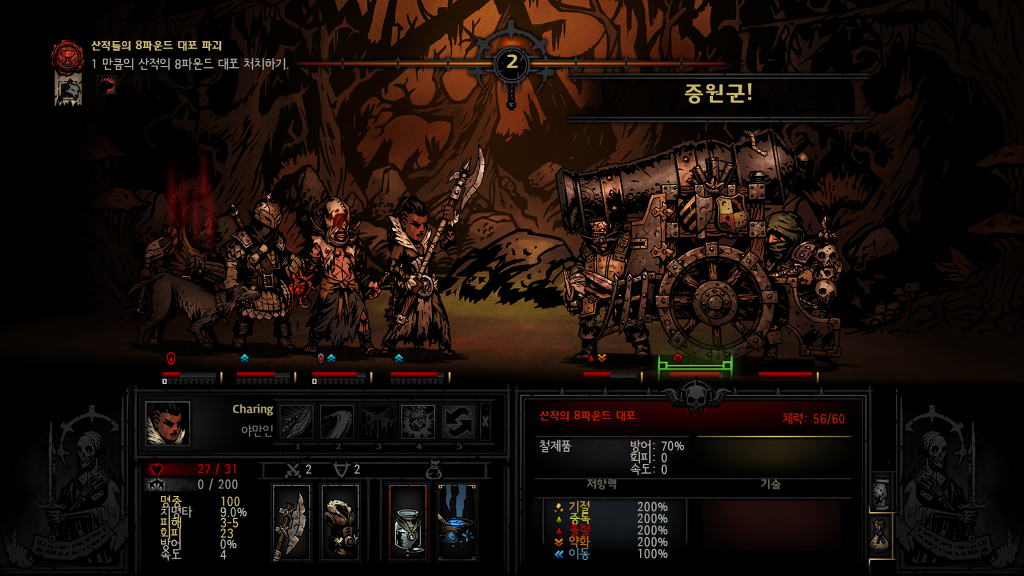Inspect the equipped glaive weapon slot
1024x576 pixels.
click(x=291, y=522)
